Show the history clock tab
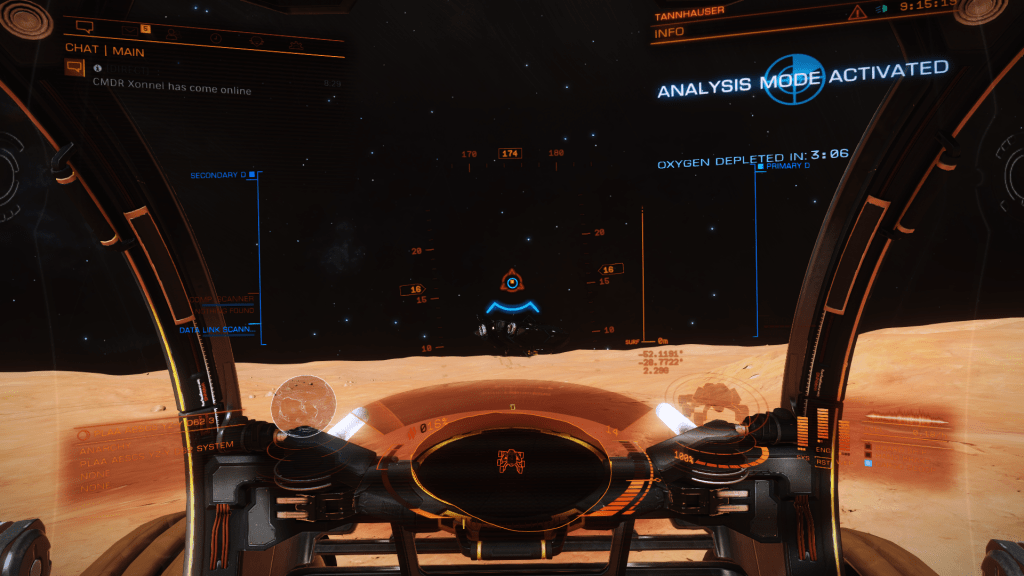This screenshot has width=1024, height=576. 217,38
